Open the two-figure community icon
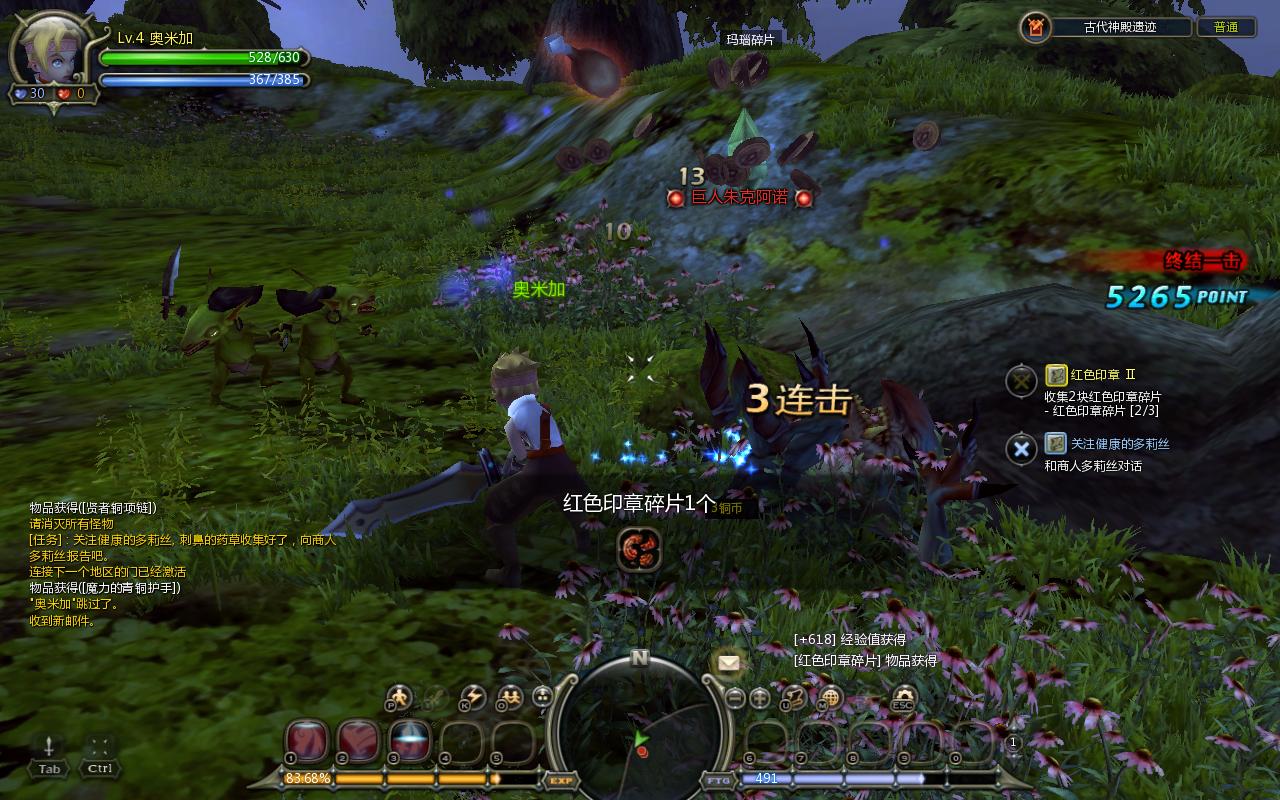 tap(510, 697)
